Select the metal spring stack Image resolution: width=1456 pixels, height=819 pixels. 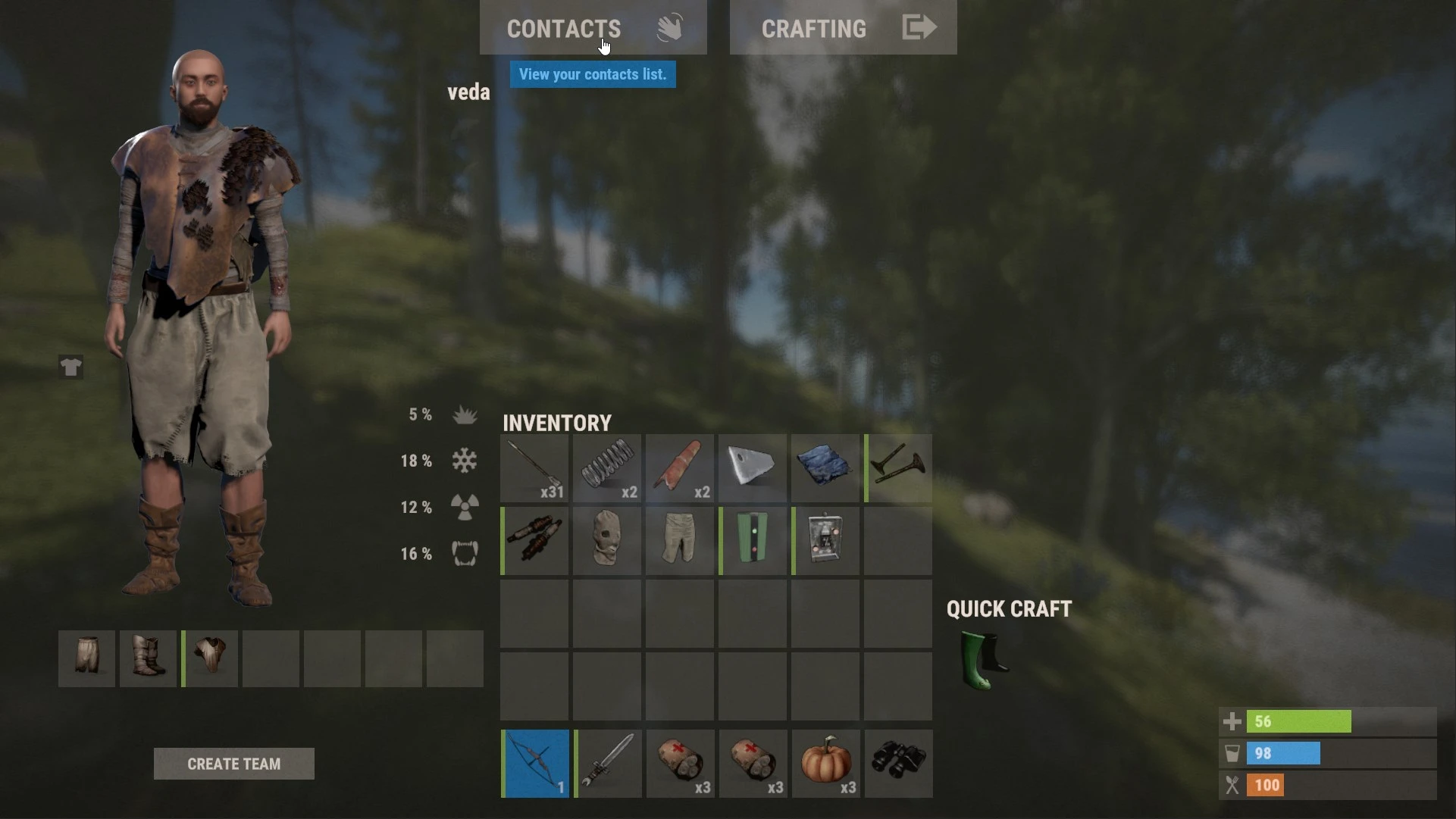point(606,468)
